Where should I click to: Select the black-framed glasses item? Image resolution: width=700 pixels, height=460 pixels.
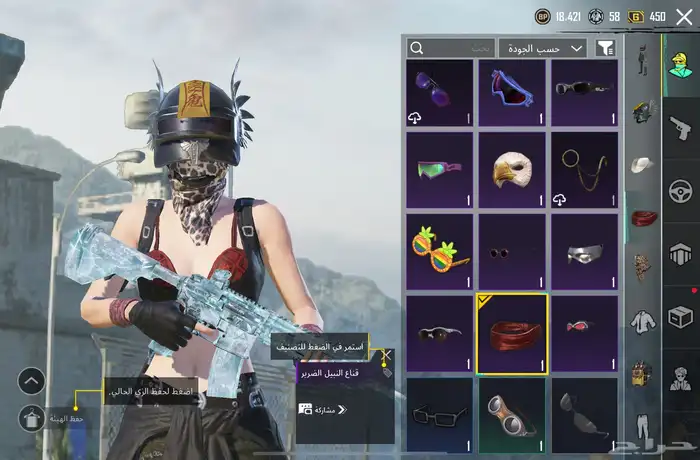point(440,412)
